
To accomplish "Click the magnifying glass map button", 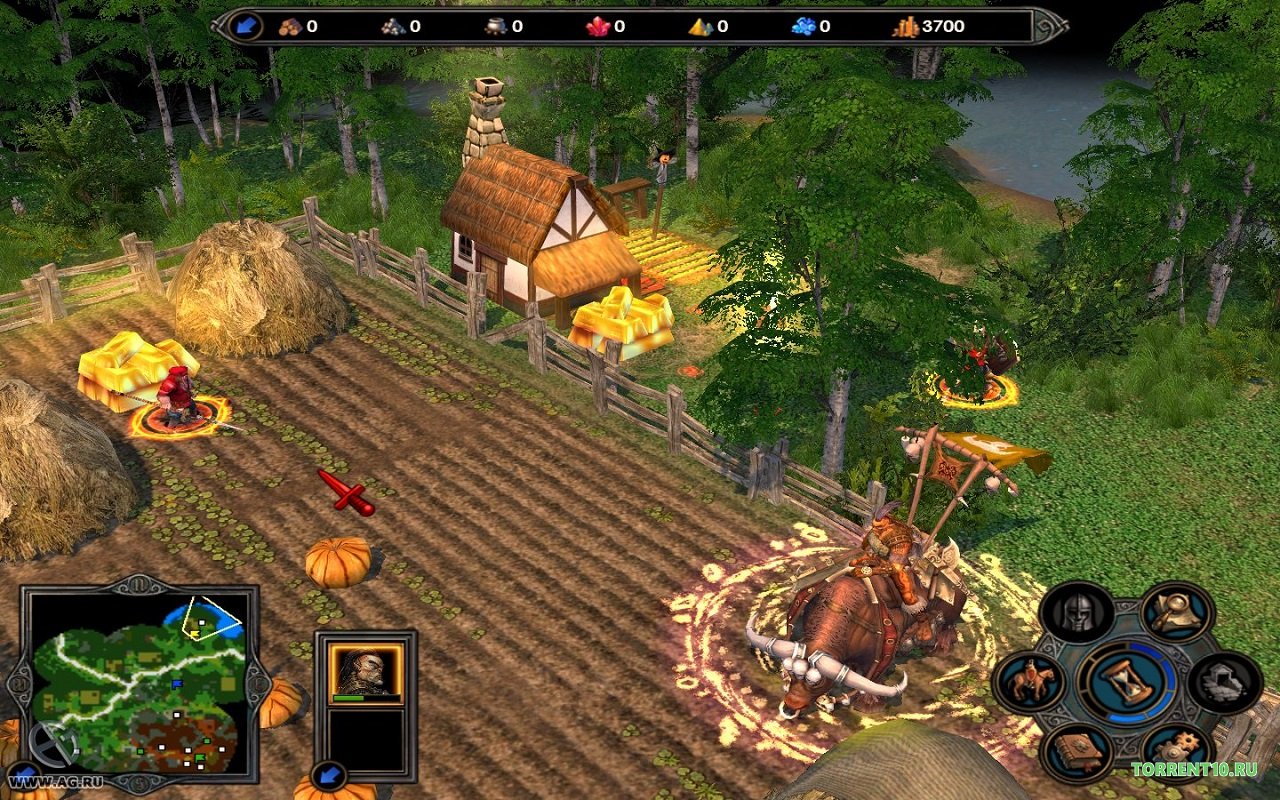I will 1177,612.
